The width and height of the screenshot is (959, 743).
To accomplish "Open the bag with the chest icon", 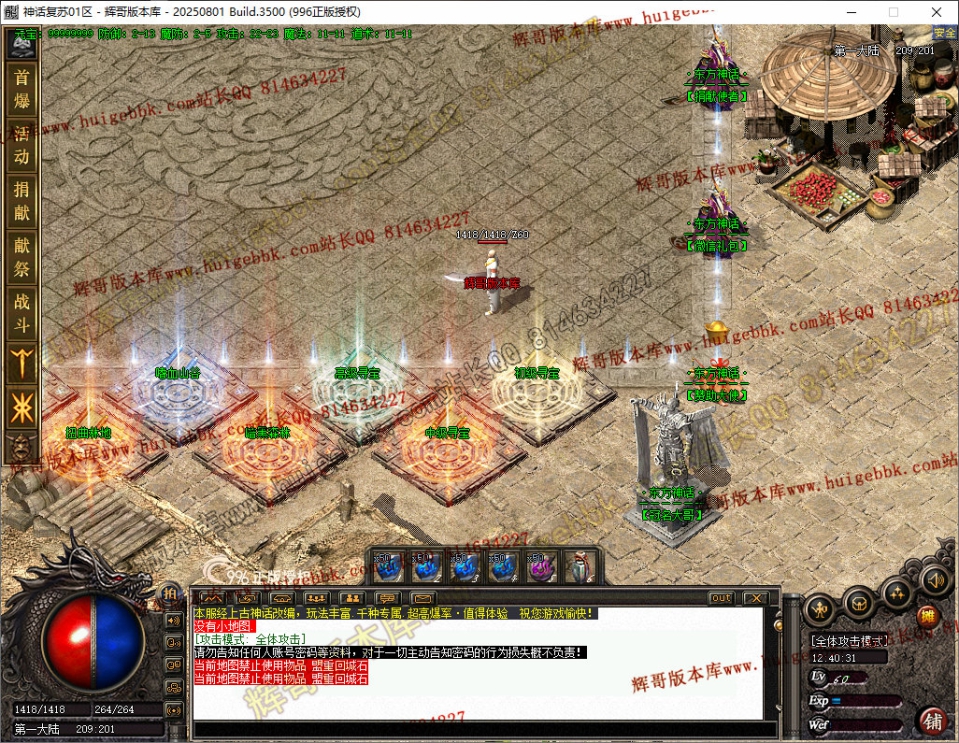I will click(859, 602).
